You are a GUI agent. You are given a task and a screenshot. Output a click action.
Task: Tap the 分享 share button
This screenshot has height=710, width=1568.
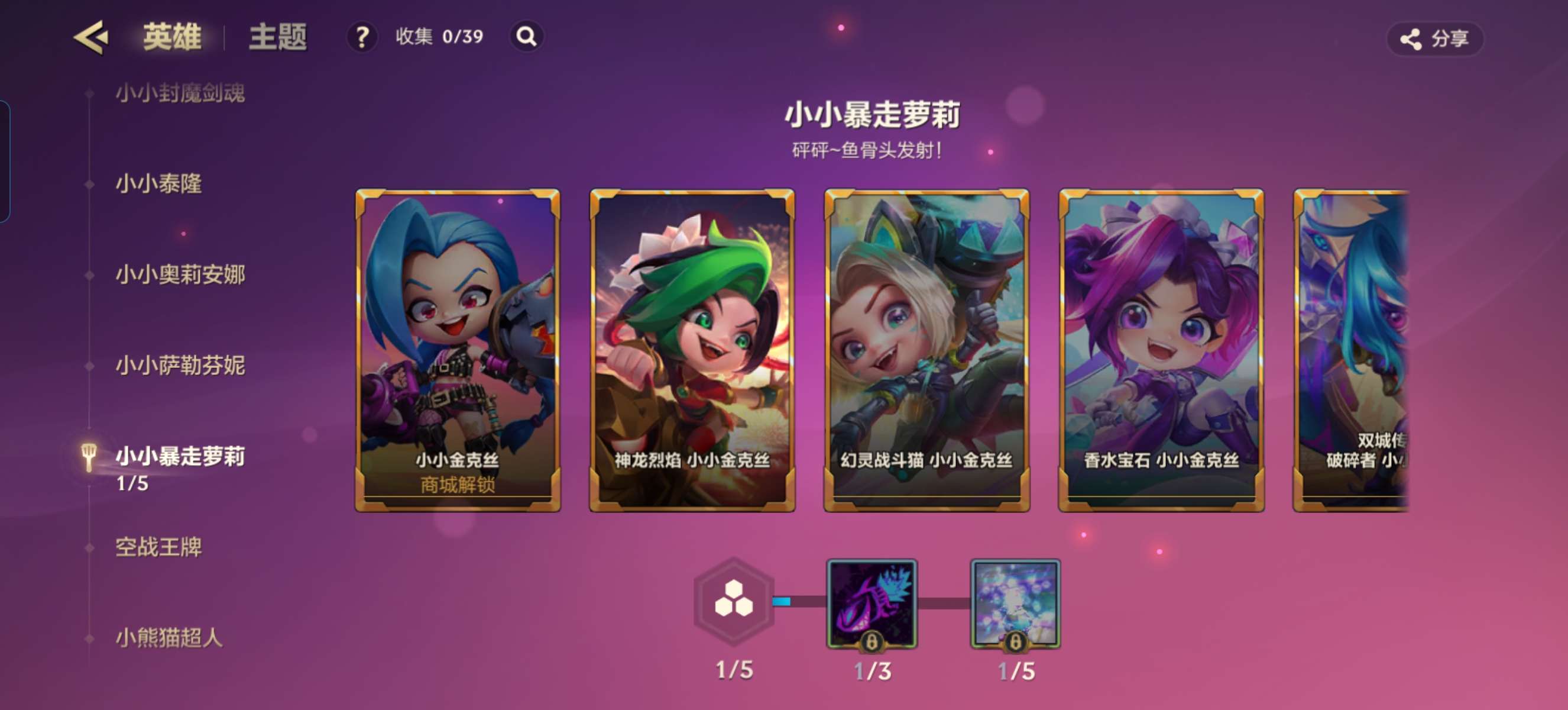[1435, 39]
